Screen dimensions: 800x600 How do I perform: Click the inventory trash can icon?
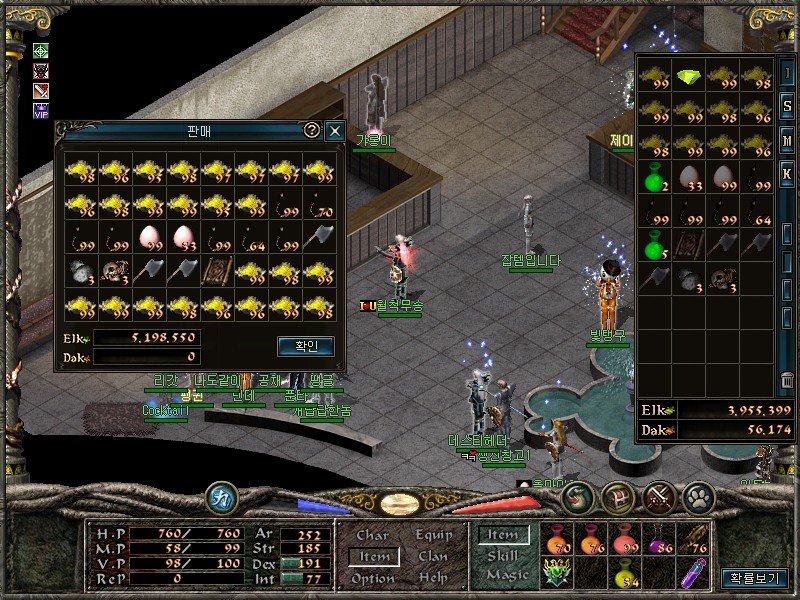coord(788,381)
